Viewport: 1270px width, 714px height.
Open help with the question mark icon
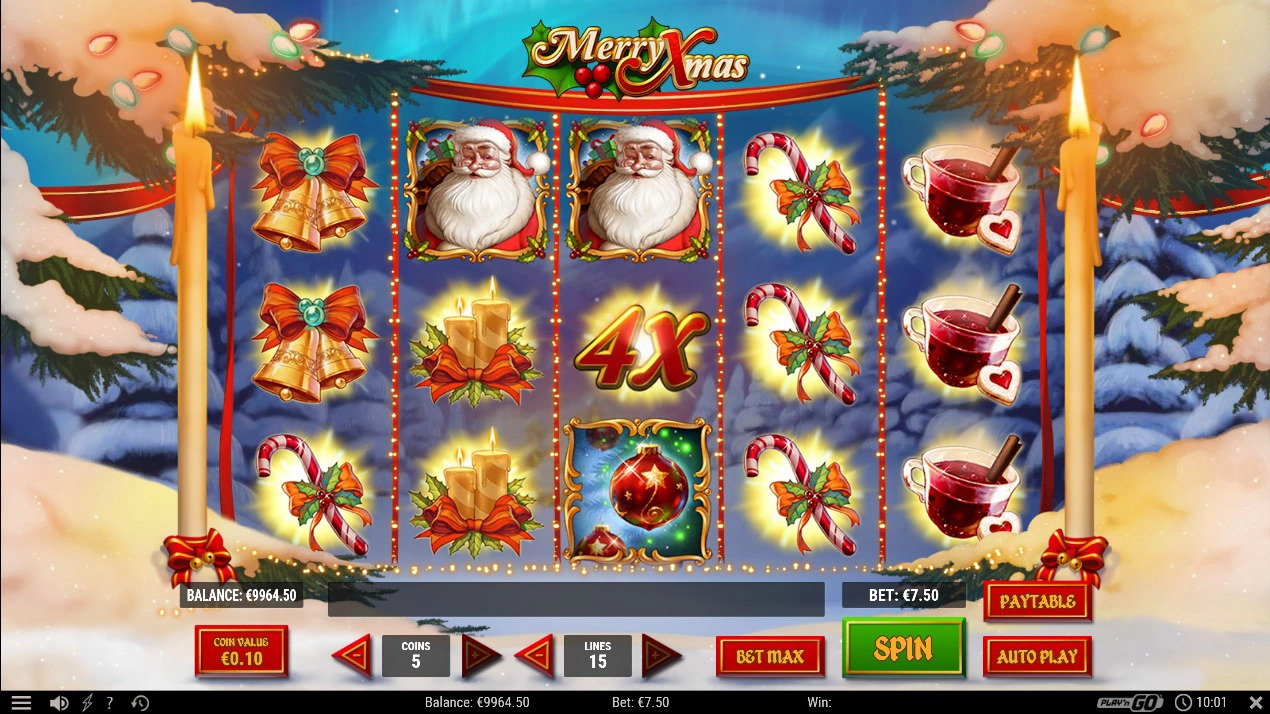click(110, 703)
